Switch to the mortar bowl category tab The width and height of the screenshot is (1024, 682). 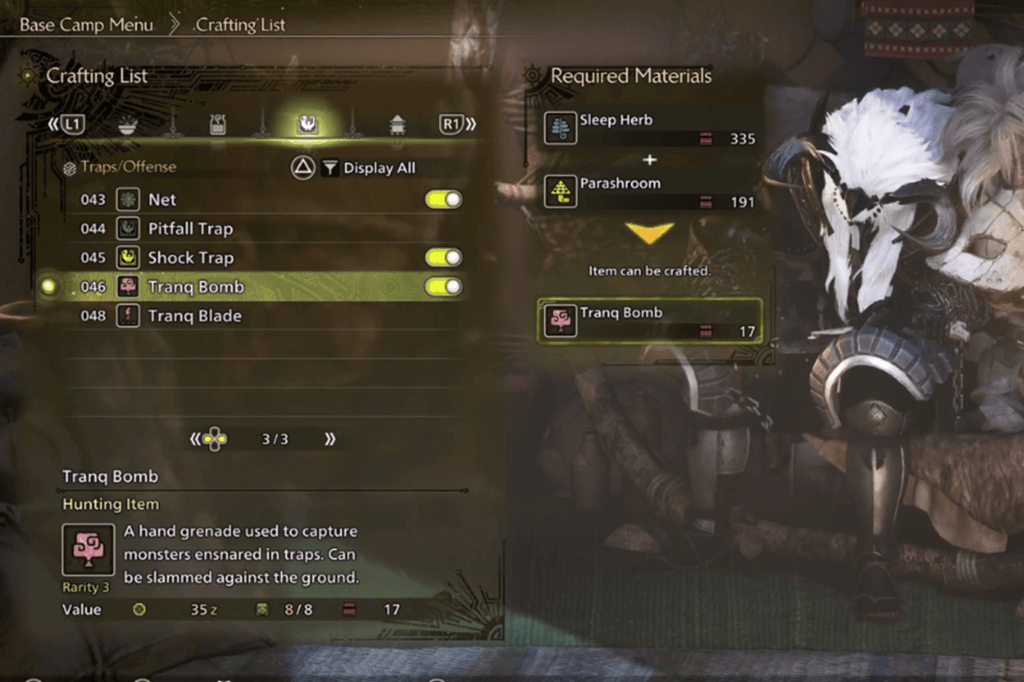click(x=128, y=125)
